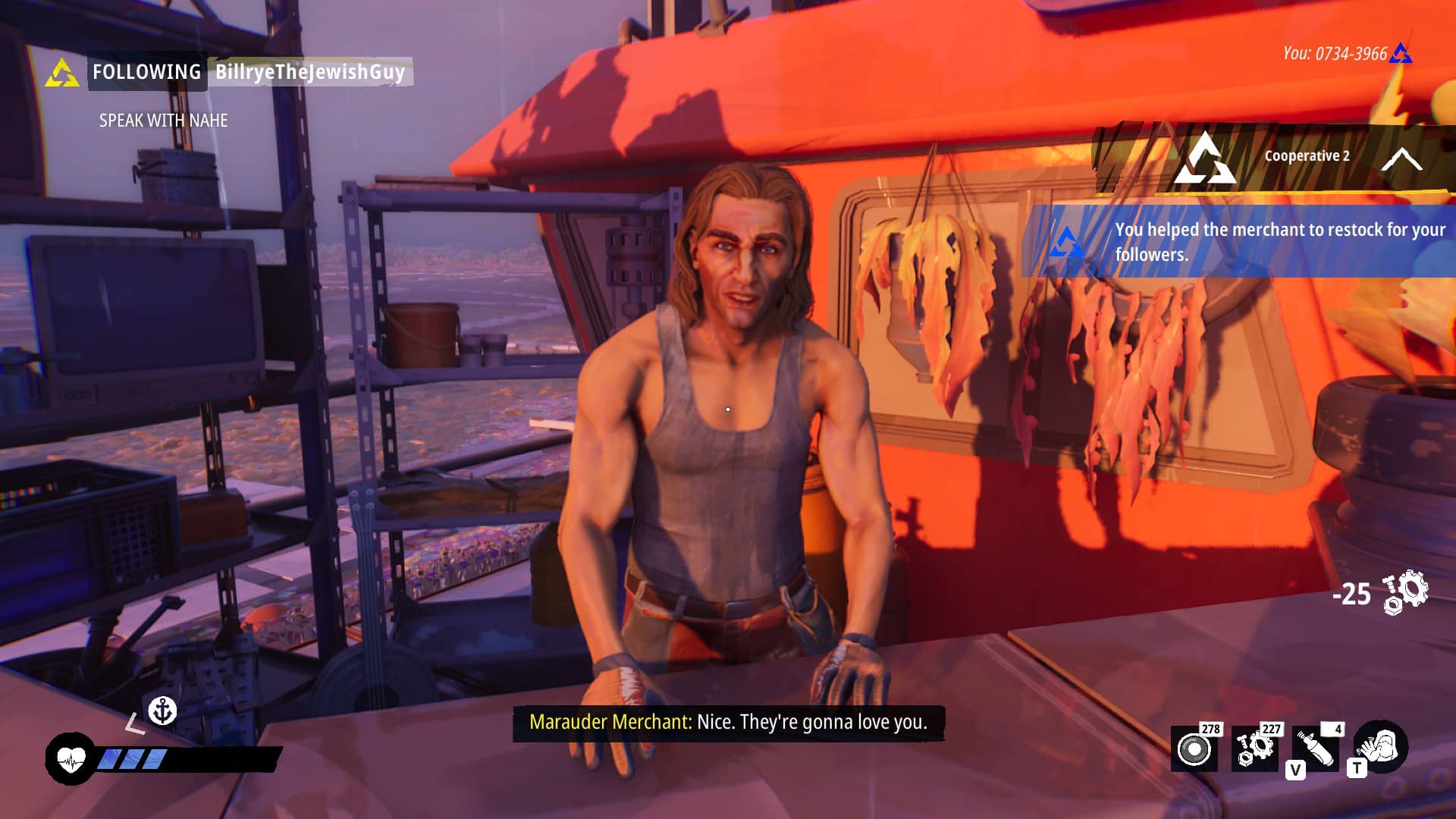Click the anchor waypoint marker icon
The image size is (1456, 819).
pyautogui.click(x=162, y=711)
